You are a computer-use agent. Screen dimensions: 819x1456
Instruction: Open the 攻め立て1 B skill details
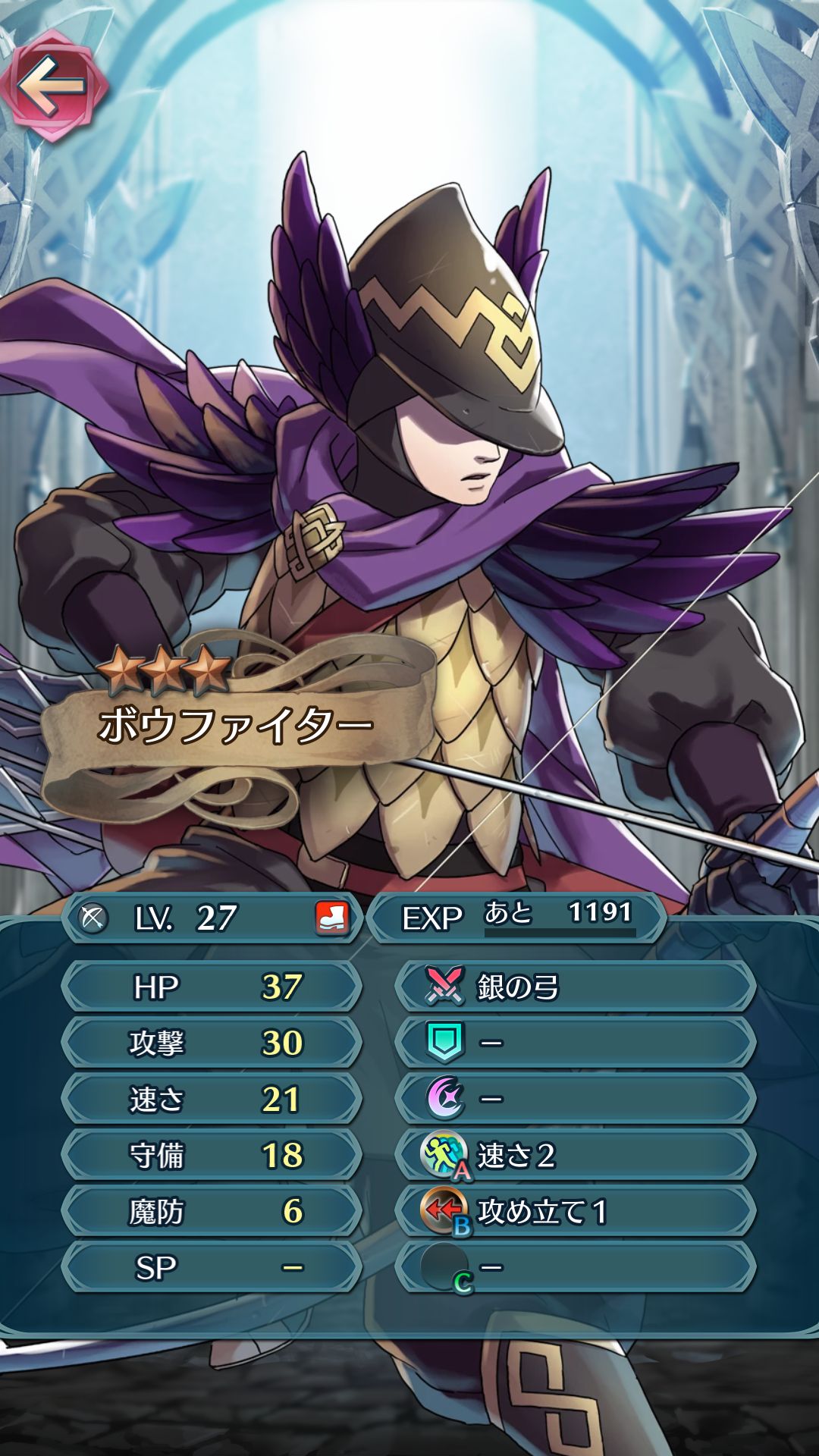click(x=575, y=1211)
